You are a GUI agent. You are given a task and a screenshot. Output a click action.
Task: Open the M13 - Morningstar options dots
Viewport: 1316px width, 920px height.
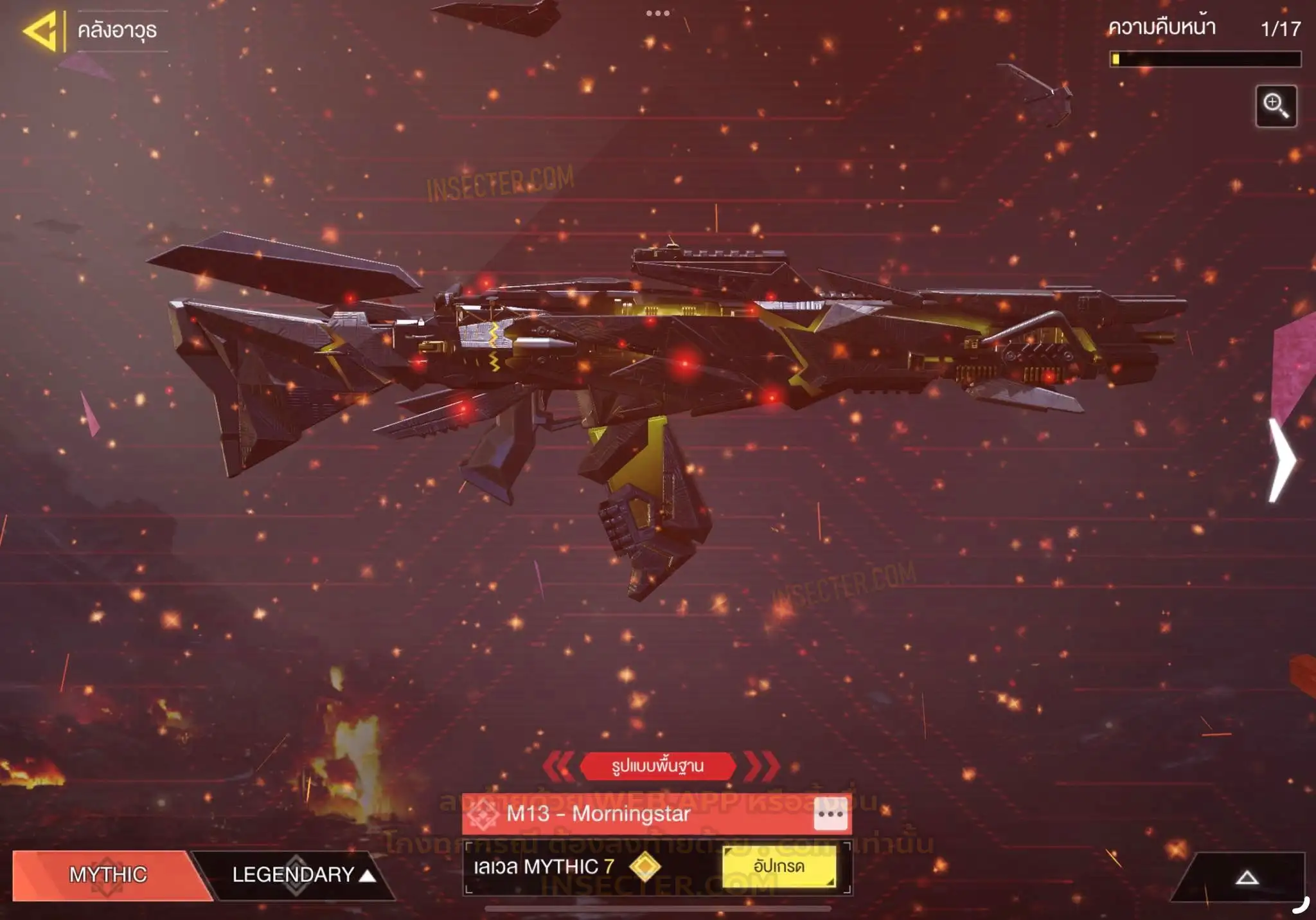pyautogui.click(x=830, y=814)
